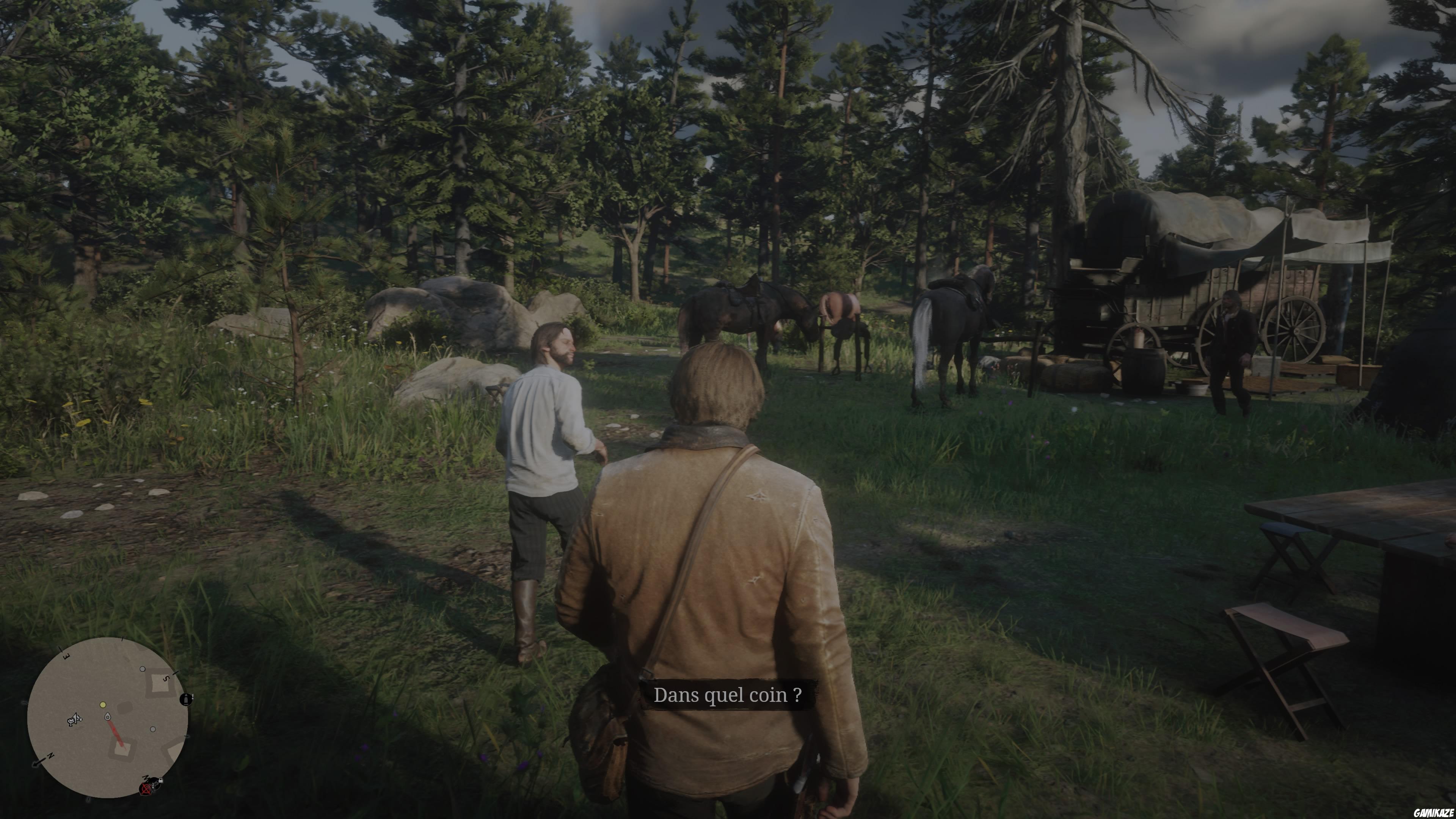1456x819 pixels.
Task: Click the player arrow marker on the minimap
Action: [x=107, y=717]
